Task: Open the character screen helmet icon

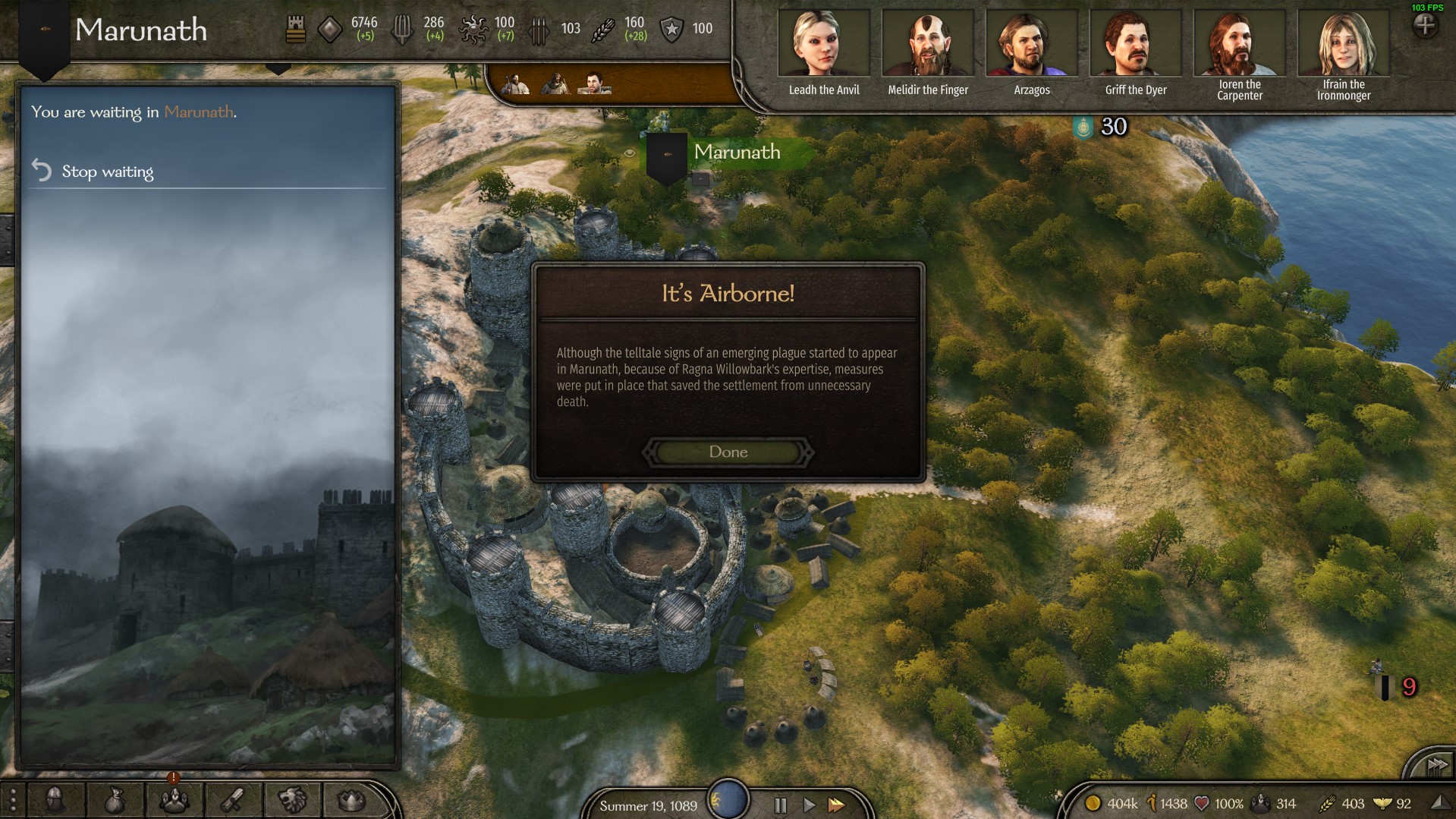Action: (55, 800)
